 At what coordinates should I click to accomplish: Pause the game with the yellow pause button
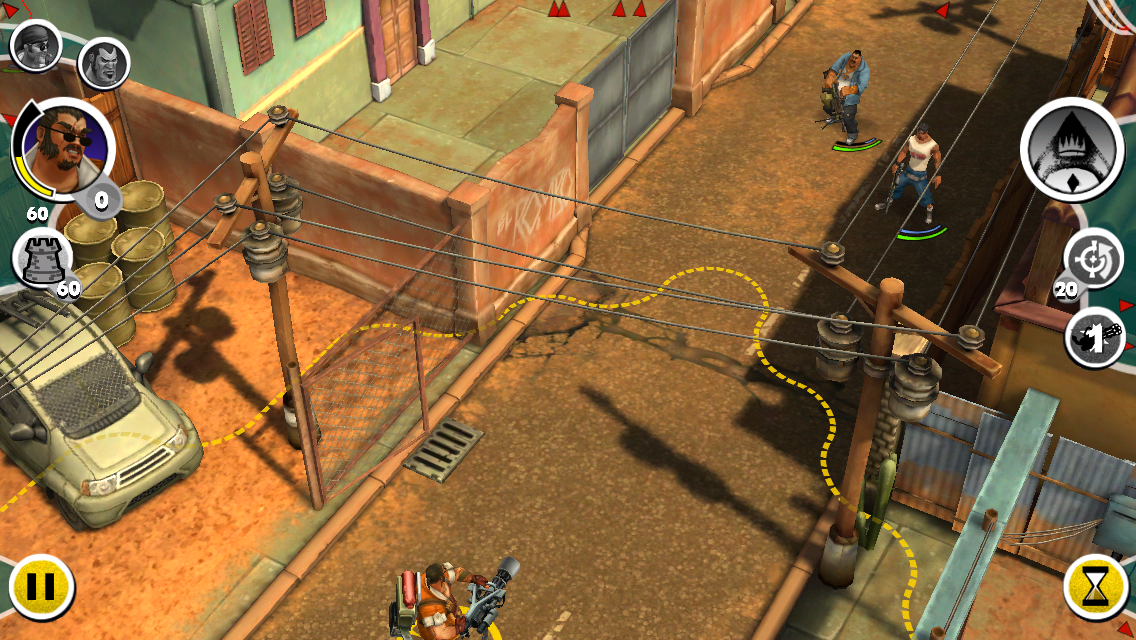(x=41, y=586)
